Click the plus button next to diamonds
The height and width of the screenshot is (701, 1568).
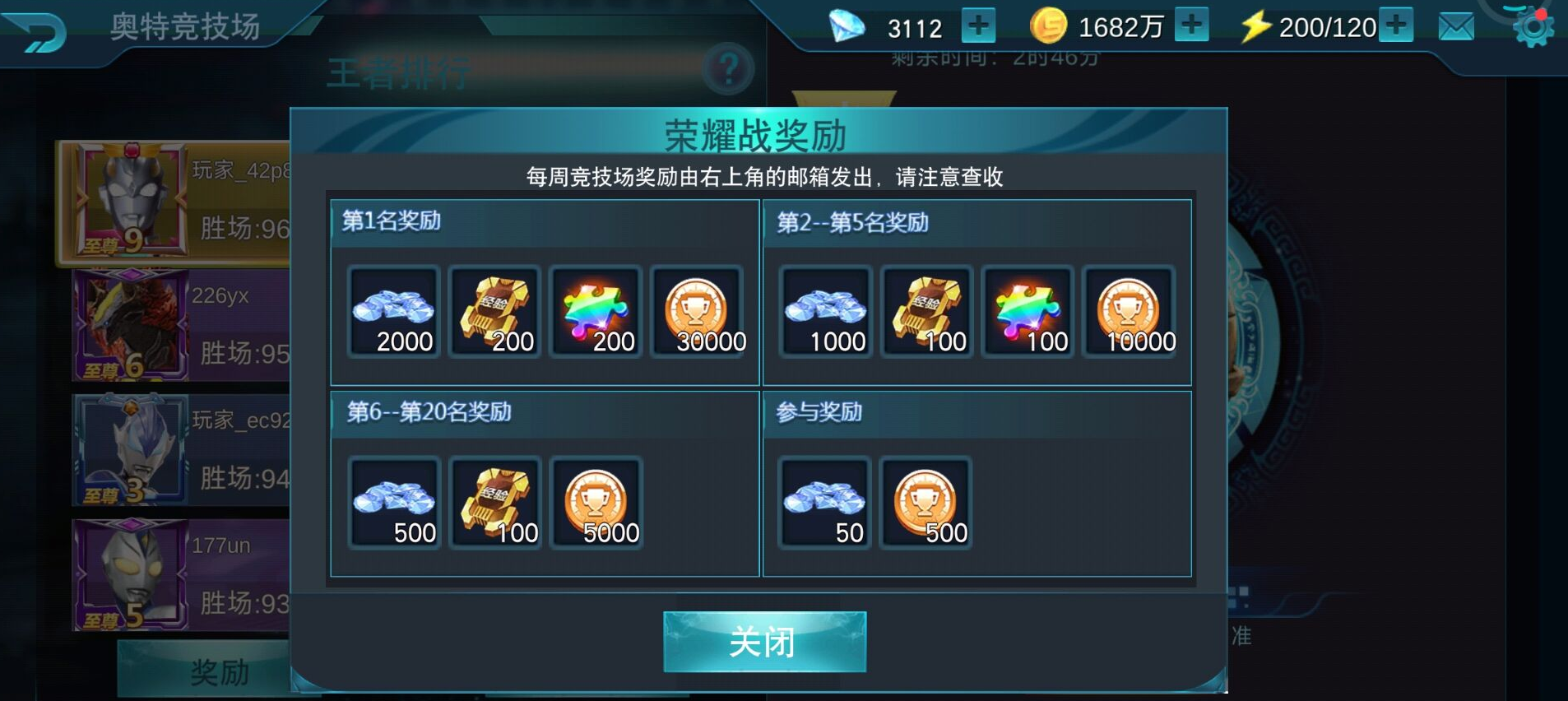coord(977,26)
